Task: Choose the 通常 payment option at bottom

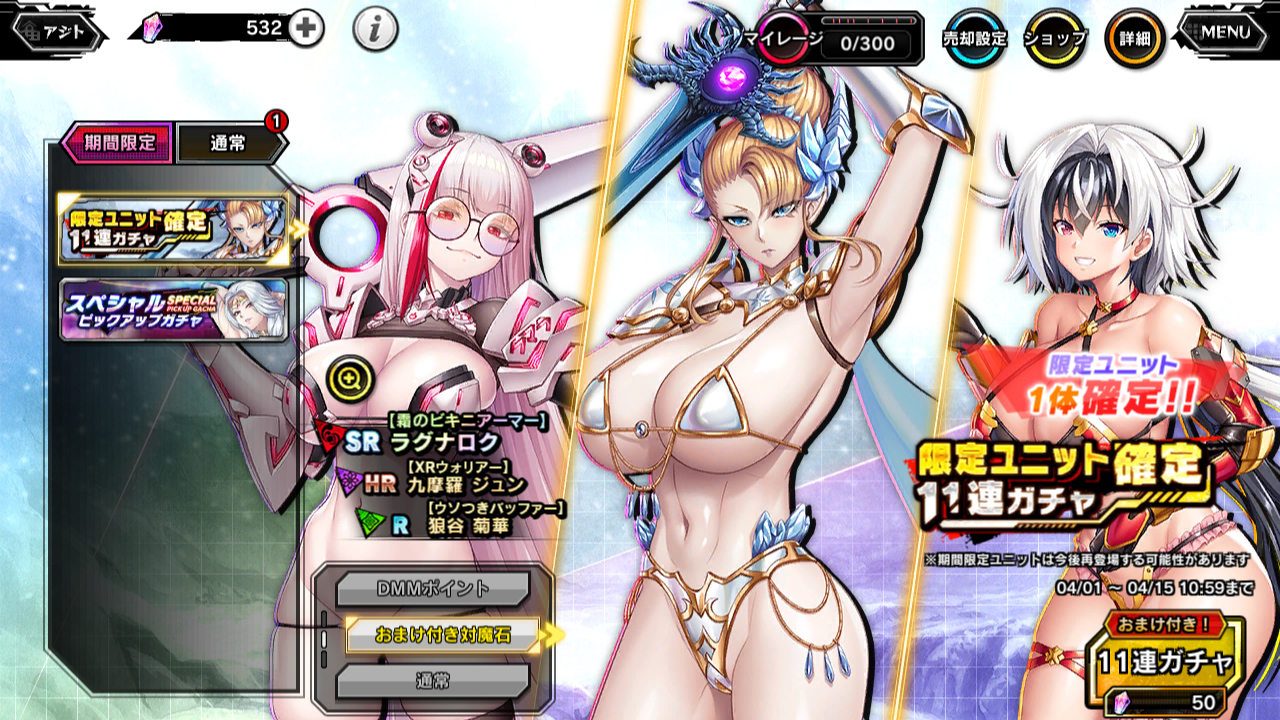Action: [x=432, y=681]
